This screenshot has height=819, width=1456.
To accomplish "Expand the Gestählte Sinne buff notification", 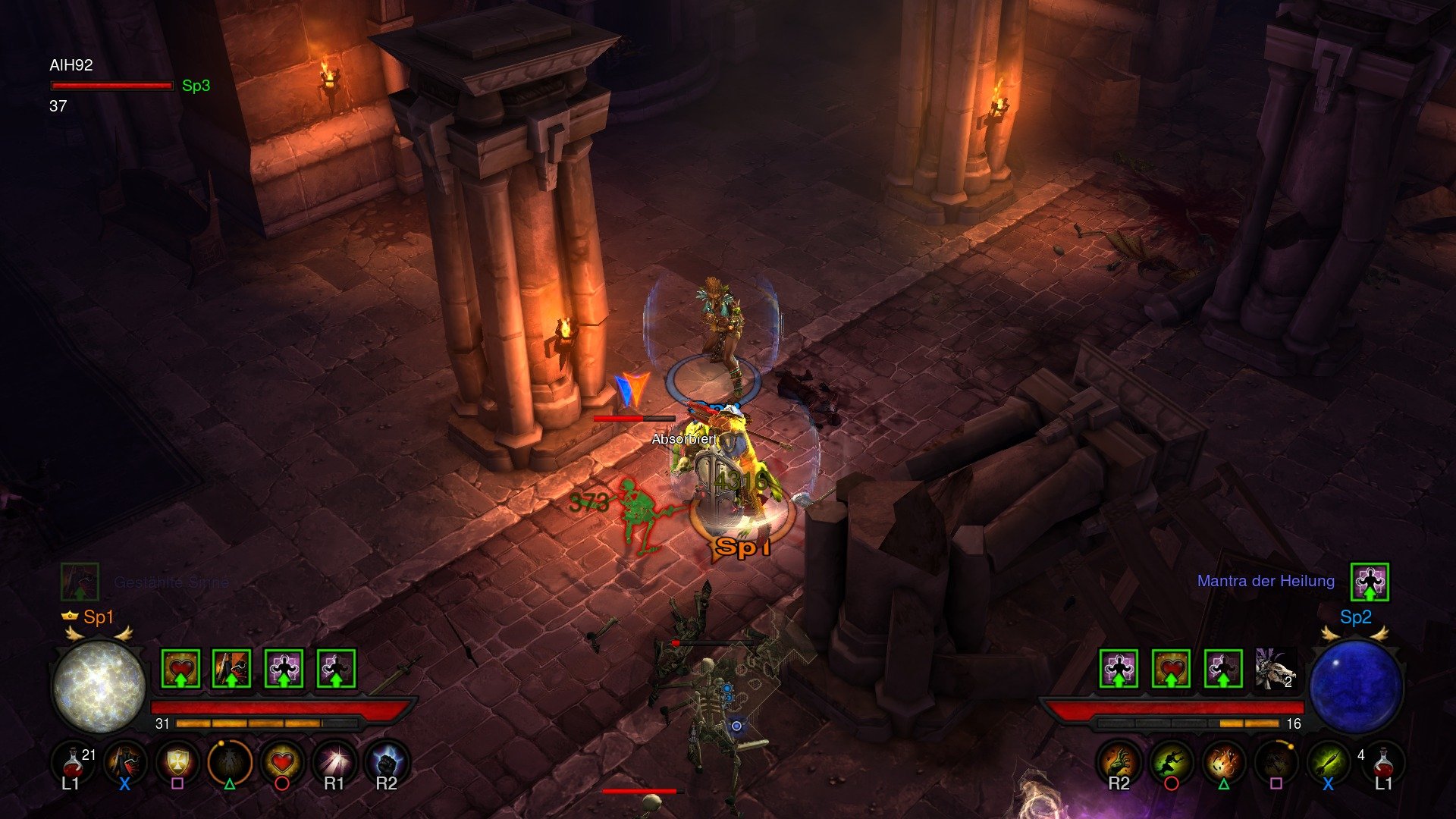I will click(x=171, y=582).
